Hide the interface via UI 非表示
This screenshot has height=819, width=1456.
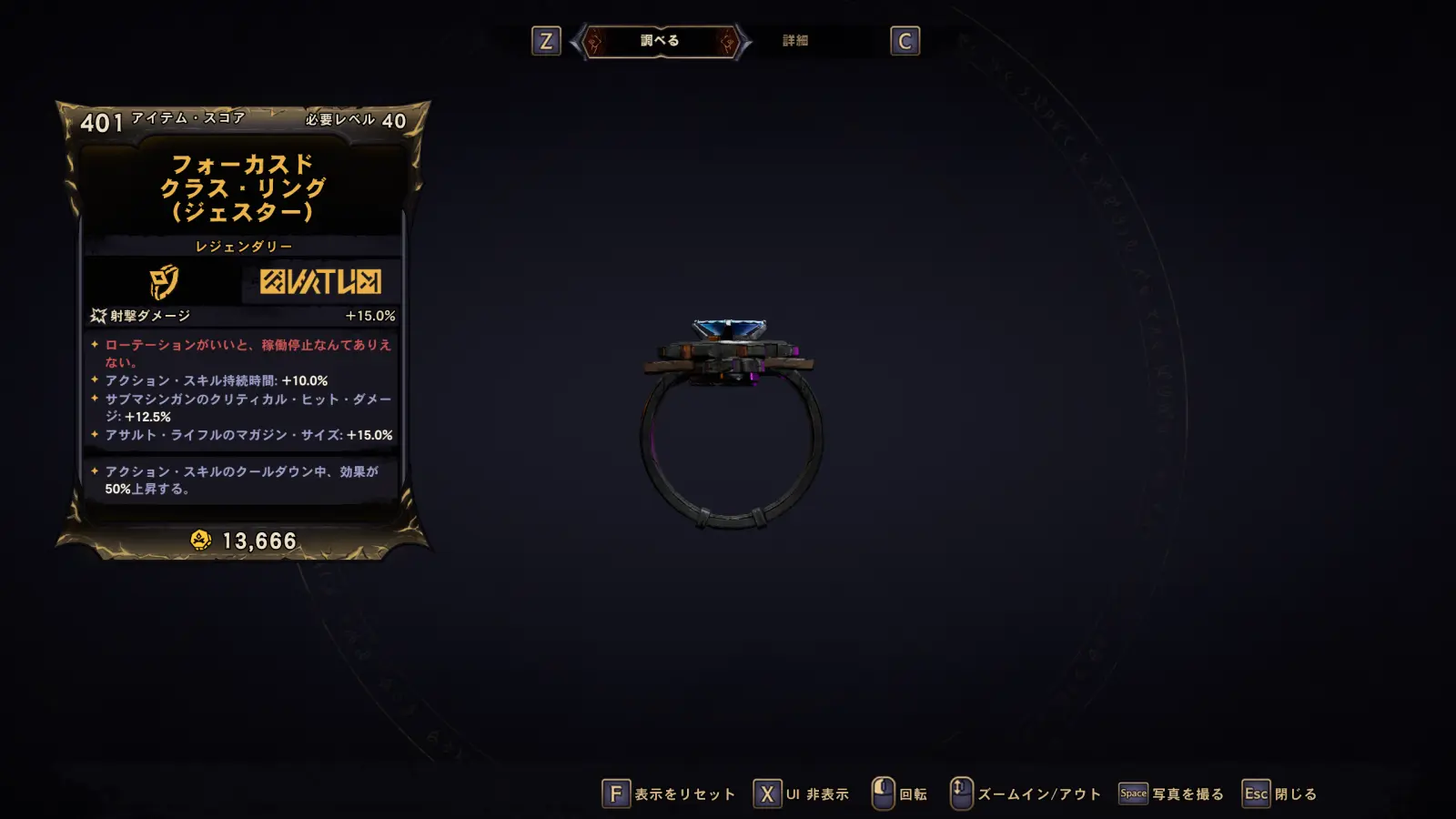pyautogui.click(x=802, y=794)
